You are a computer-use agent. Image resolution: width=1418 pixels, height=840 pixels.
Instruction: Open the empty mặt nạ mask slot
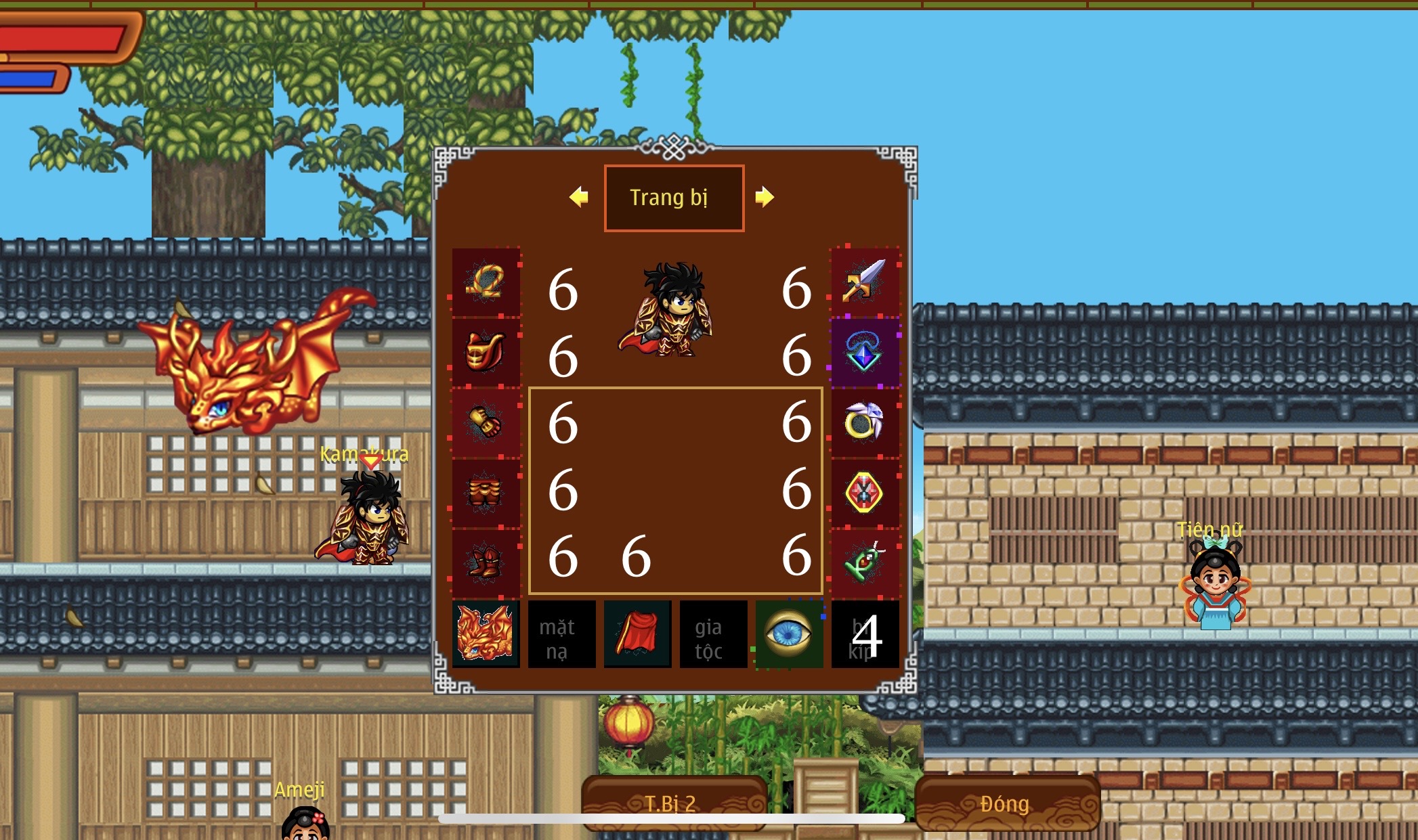point(561,634)
